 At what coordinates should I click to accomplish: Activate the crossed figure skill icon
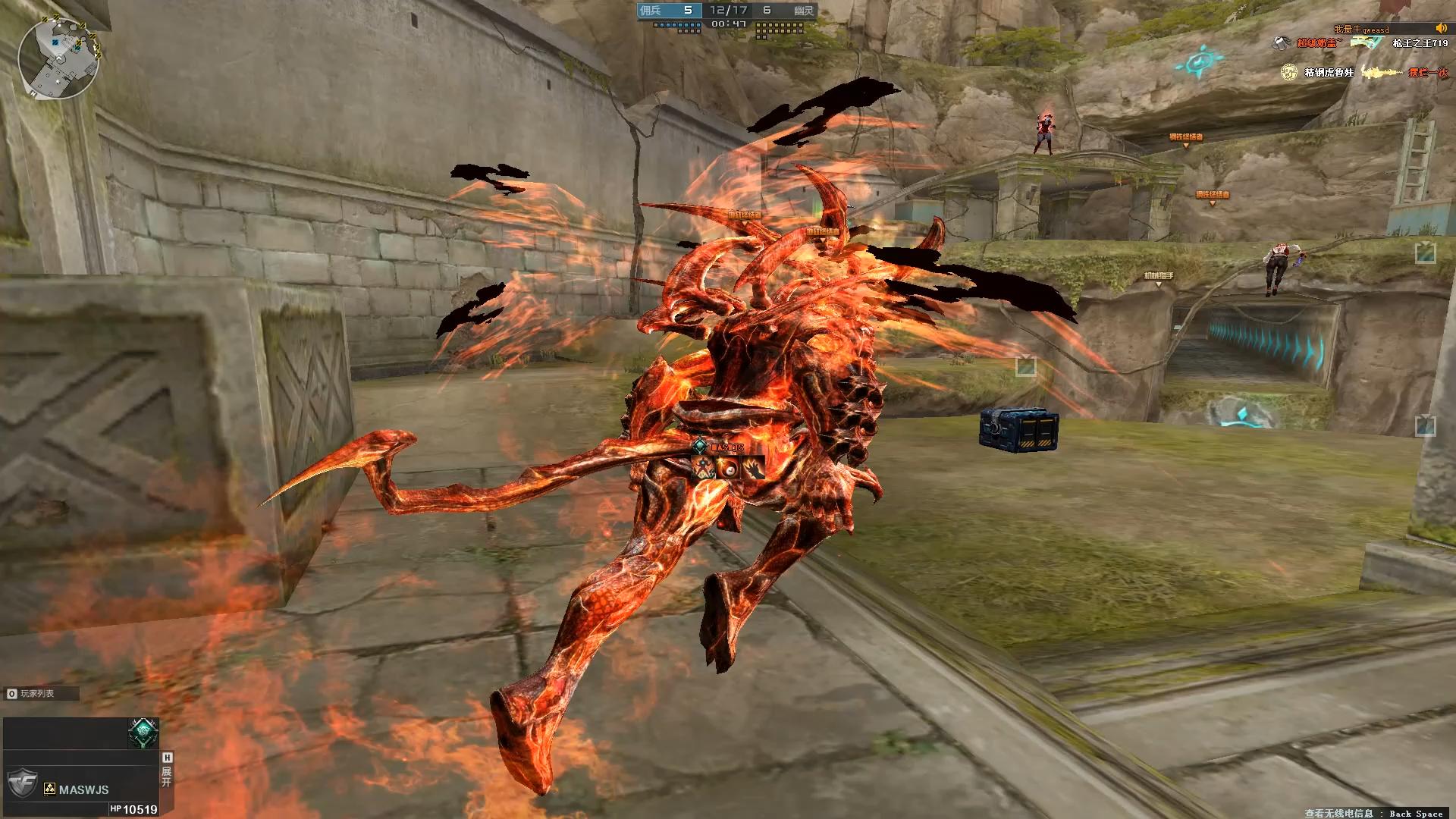[703, 469]
